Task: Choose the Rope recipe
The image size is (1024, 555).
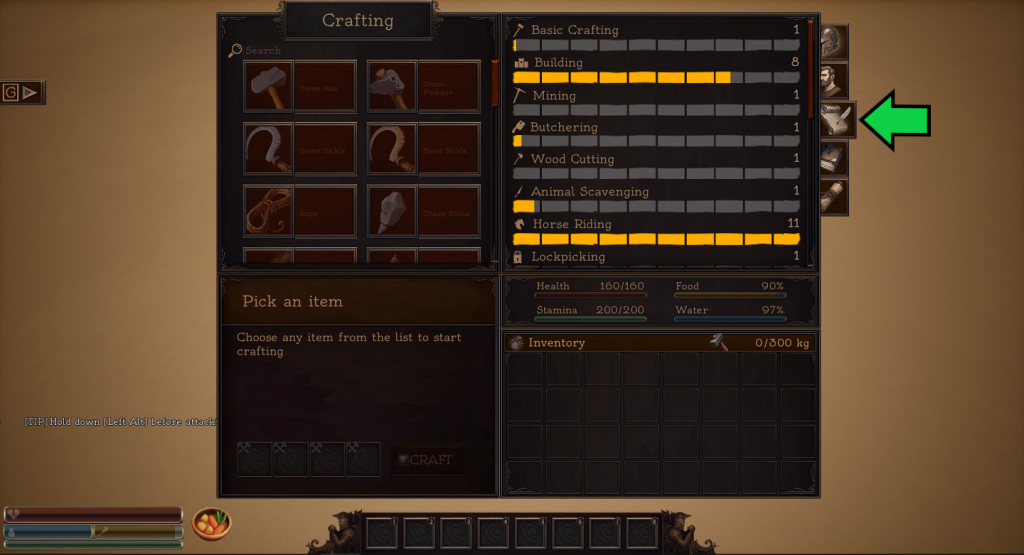Action: coord(299,211)
